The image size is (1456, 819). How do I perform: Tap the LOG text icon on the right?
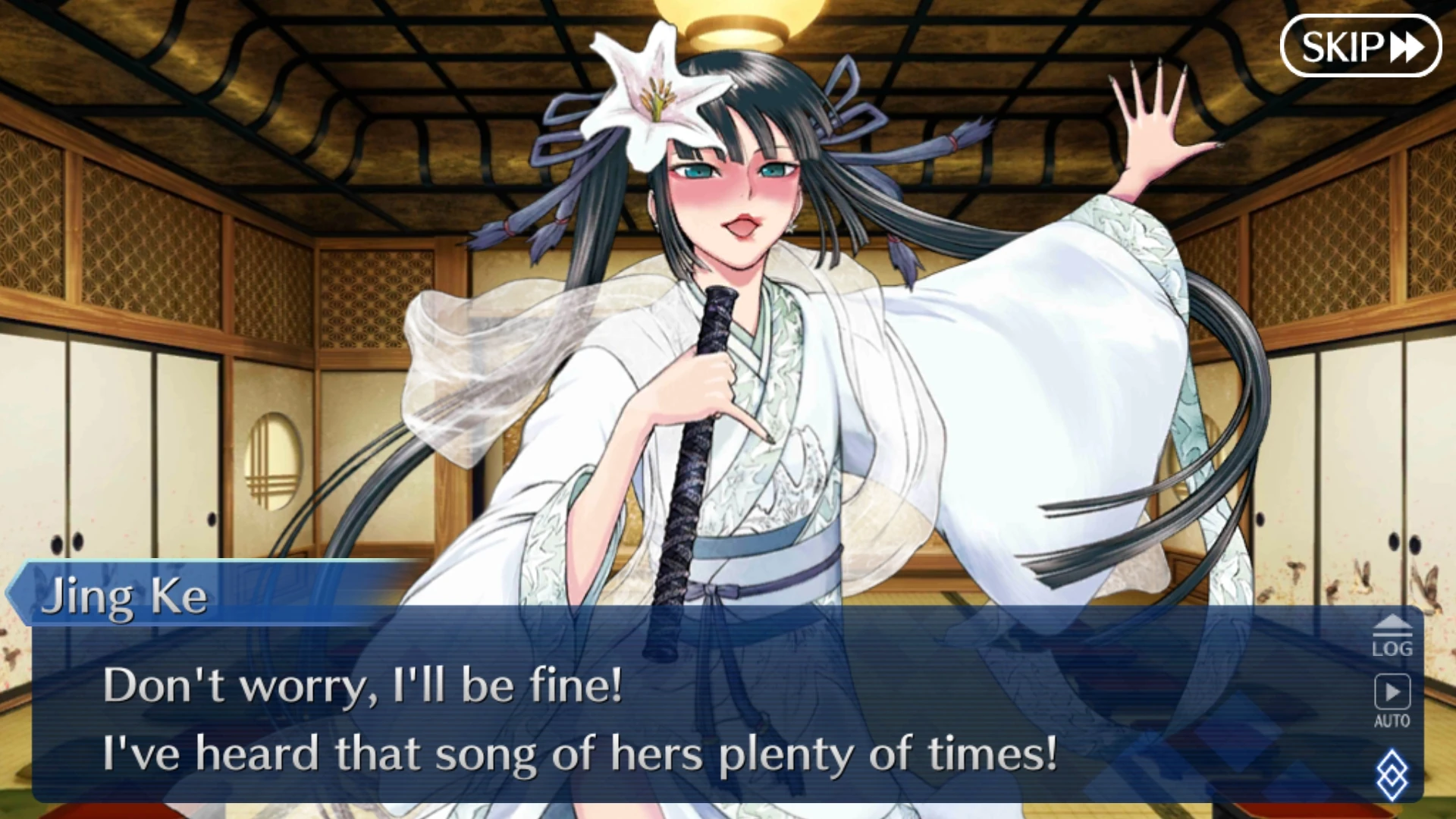(x=1393, y=649)
